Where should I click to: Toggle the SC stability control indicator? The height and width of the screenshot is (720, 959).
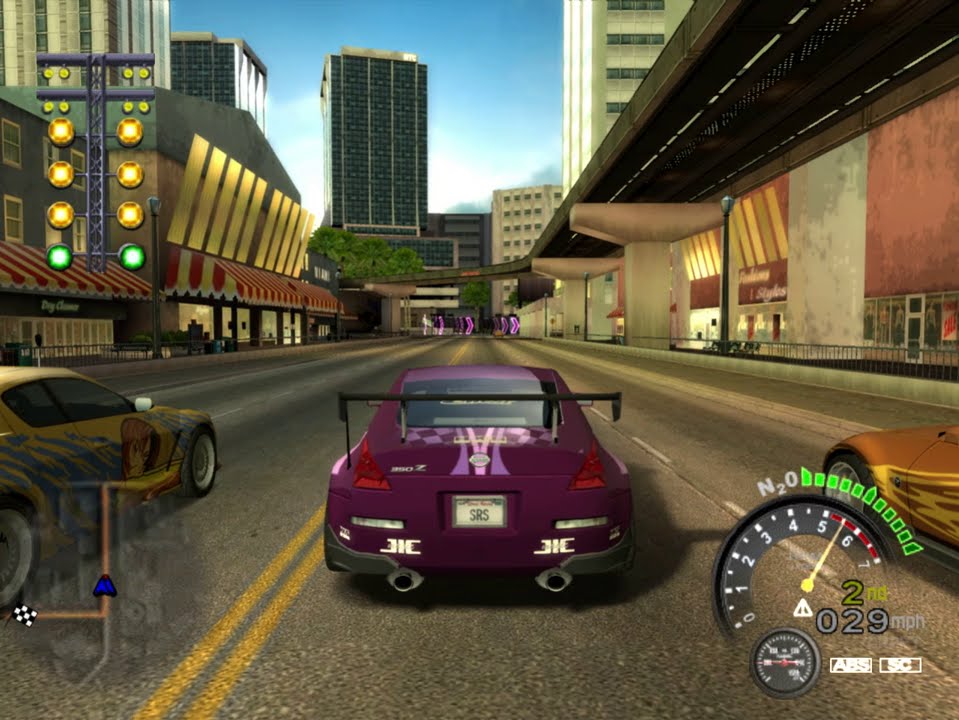pyautogui.click(x=900, y=665)
